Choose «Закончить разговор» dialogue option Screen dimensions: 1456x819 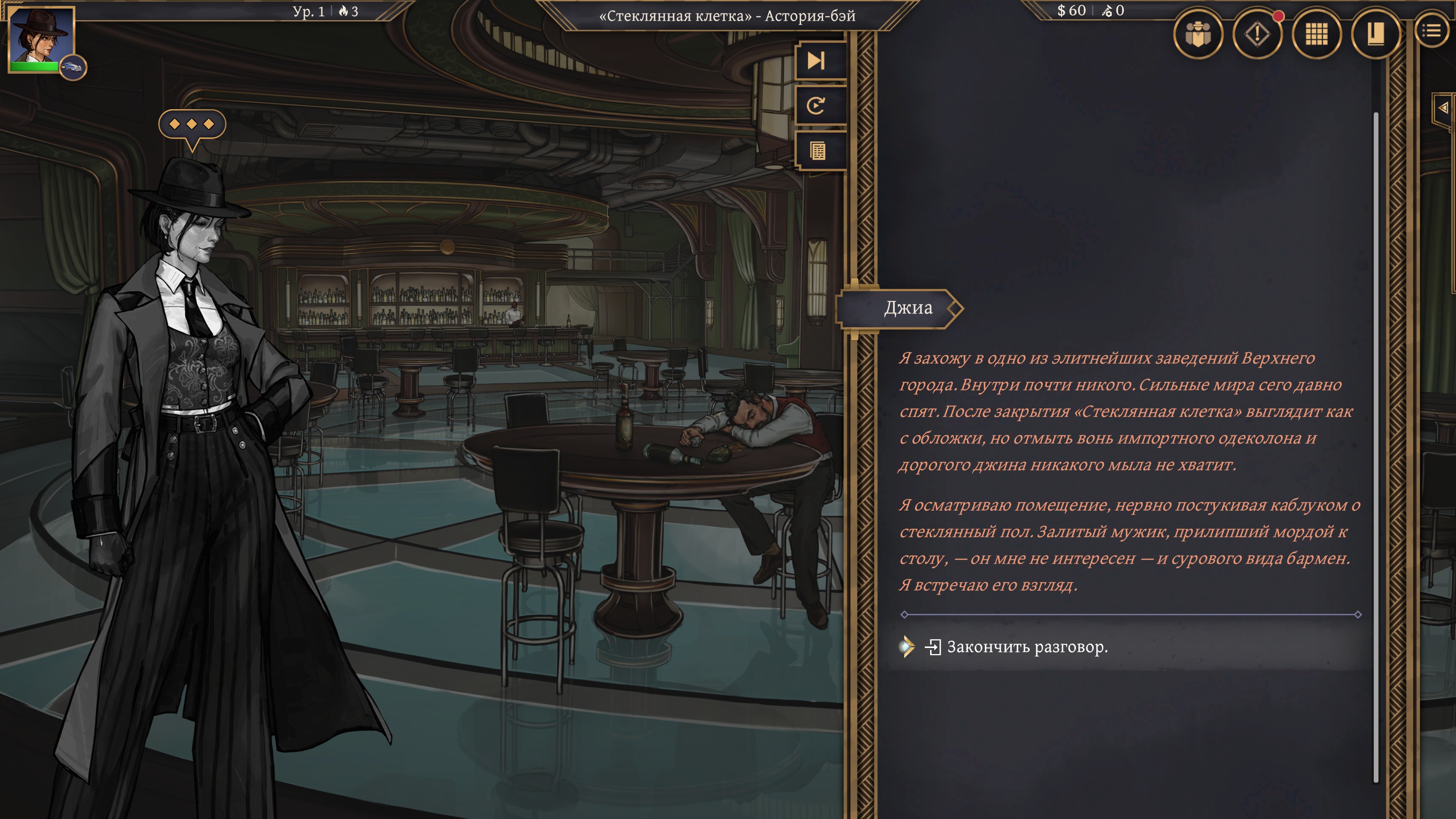tap(1026, 646)
